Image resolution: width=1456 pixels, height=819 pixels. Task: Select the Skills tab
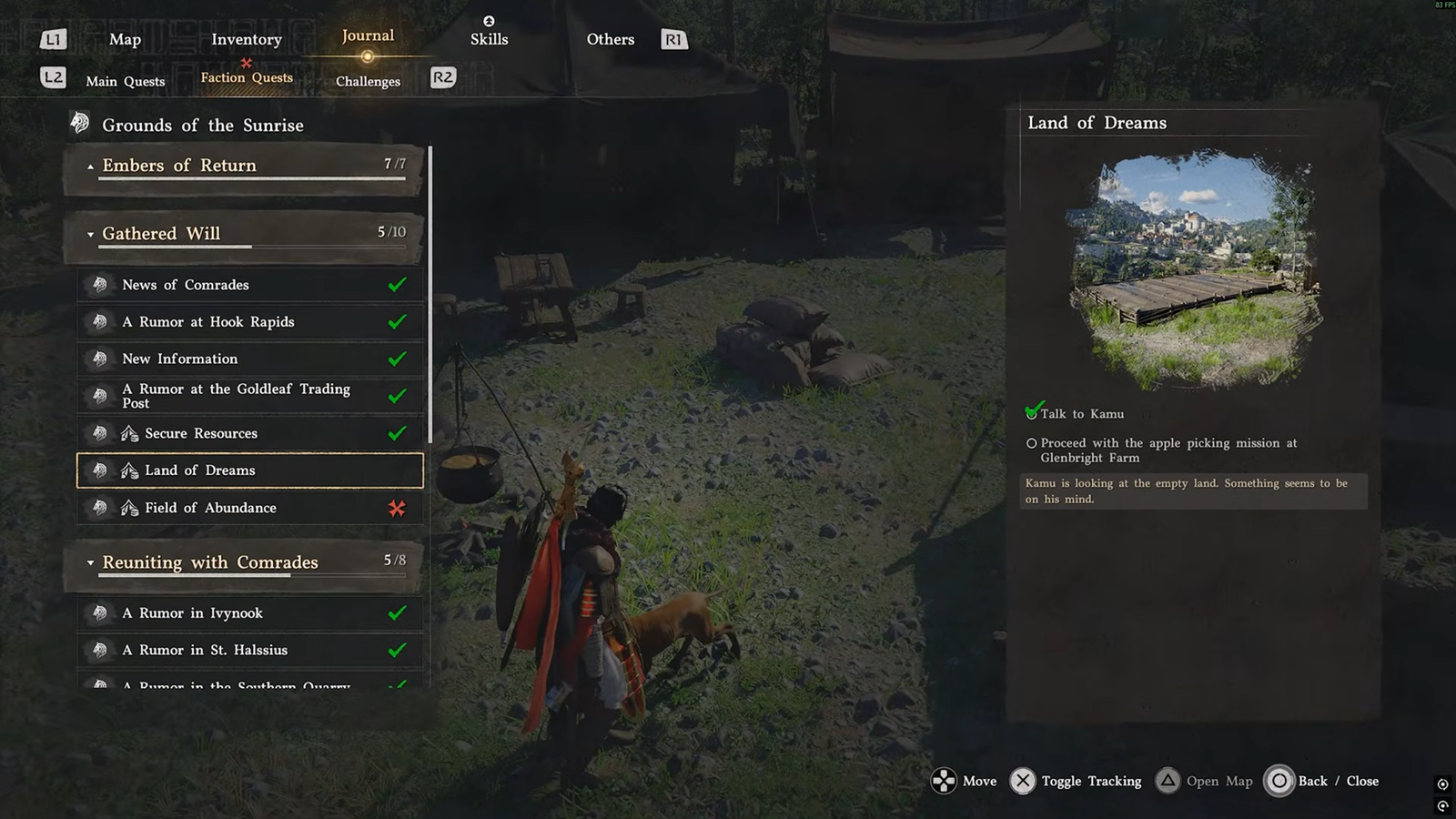489,38
